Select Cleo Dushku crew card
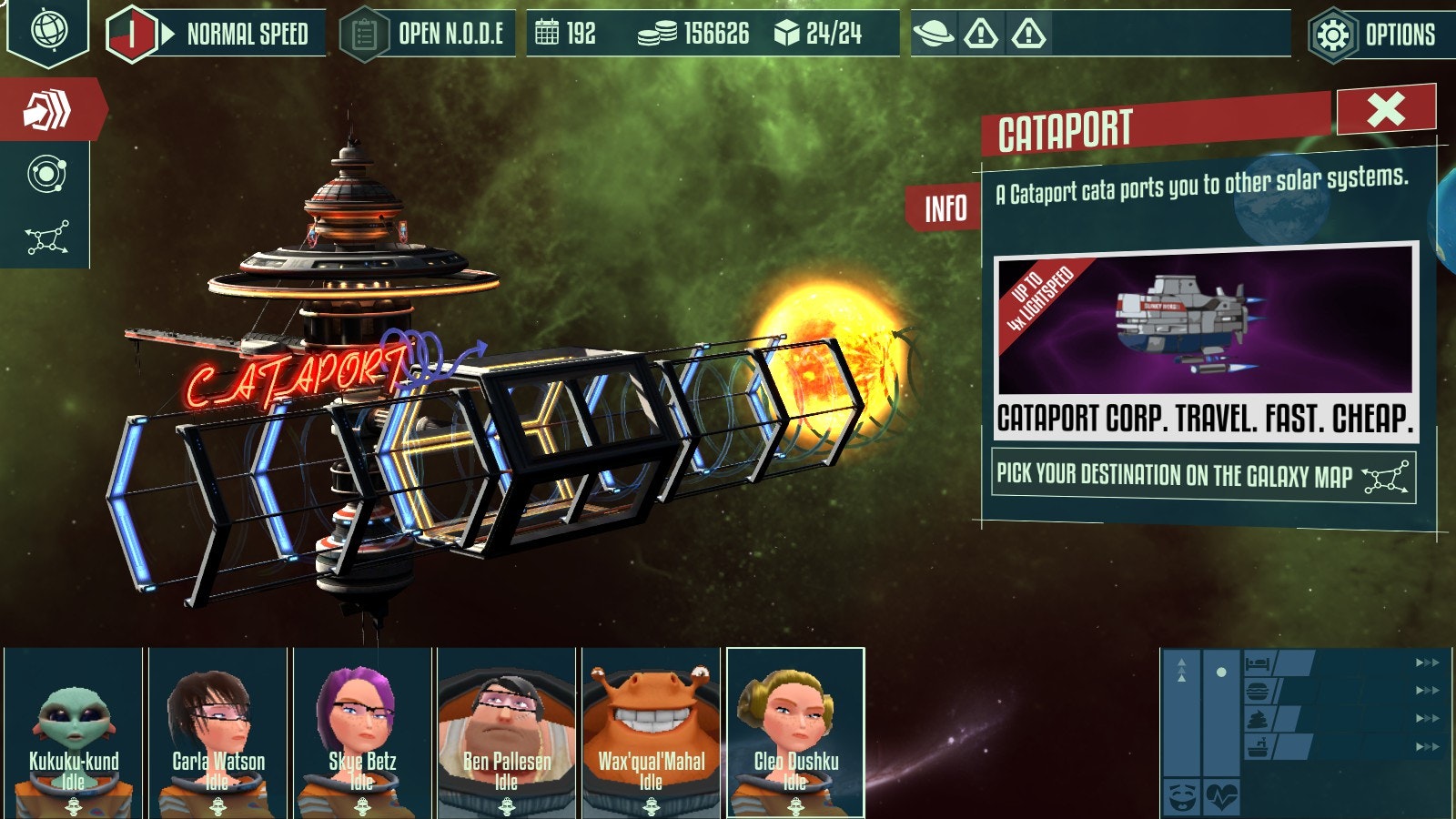Screen dimensions: 1456x819 (795, 733)
